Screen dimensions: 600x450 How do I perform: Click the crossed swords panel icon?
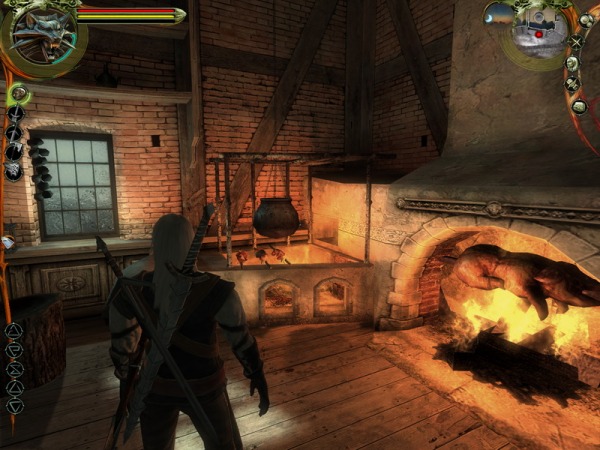(x=575, y=42)
